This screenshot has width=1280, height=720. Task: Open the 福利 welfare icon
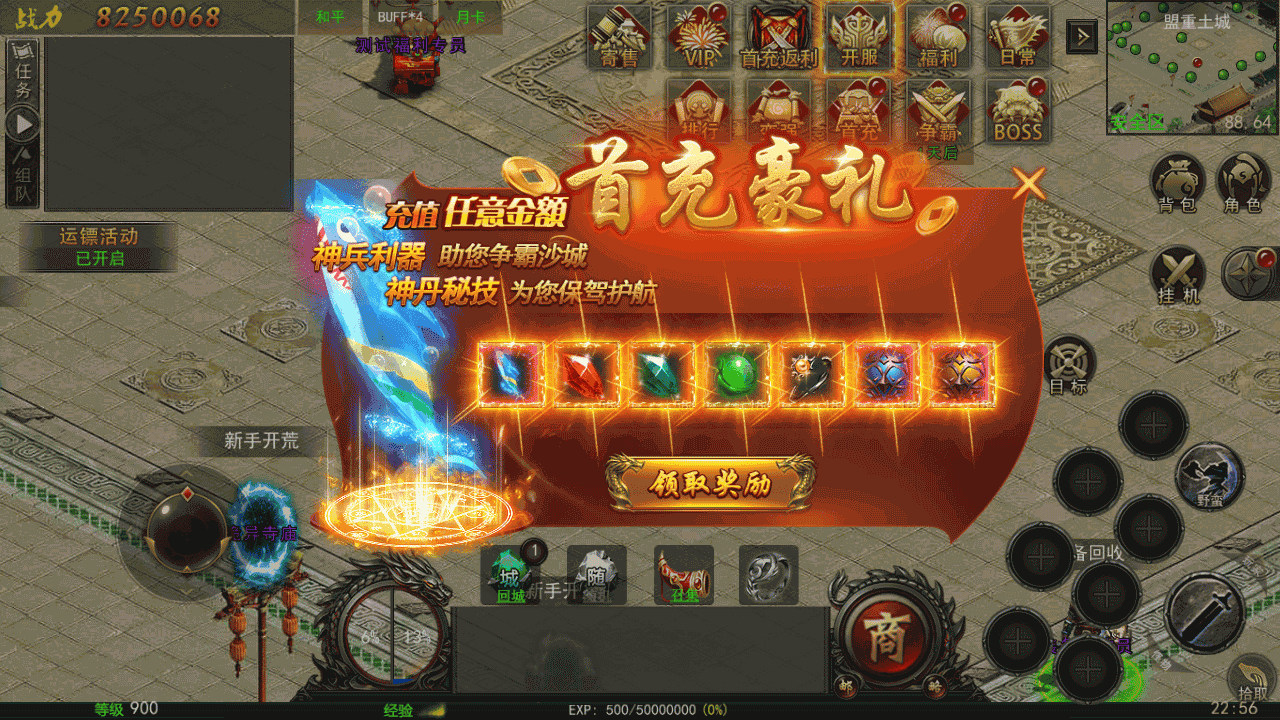[x=938, y=37]
